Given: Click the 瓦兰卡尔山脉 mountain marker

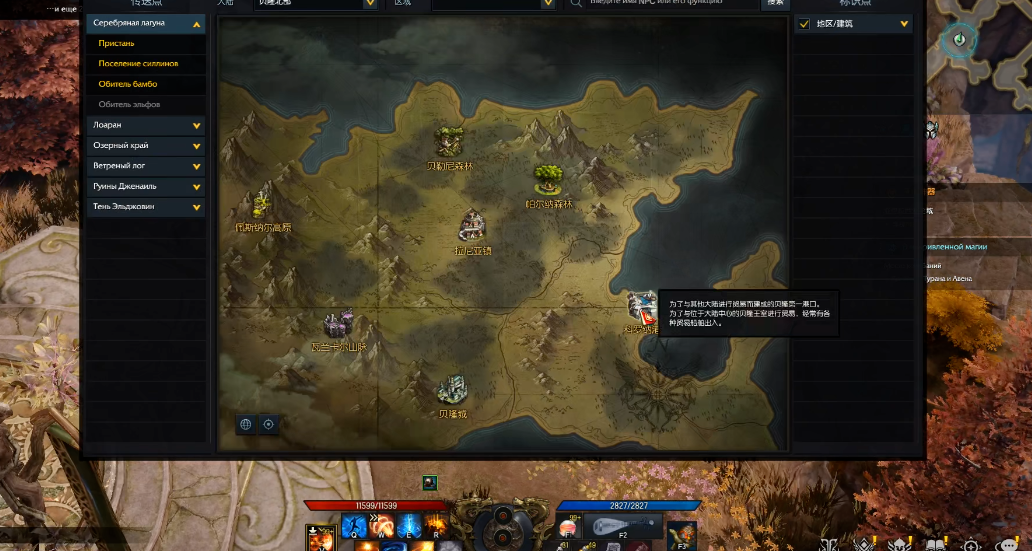Looking at the screenshot, I should pos(339,325).
